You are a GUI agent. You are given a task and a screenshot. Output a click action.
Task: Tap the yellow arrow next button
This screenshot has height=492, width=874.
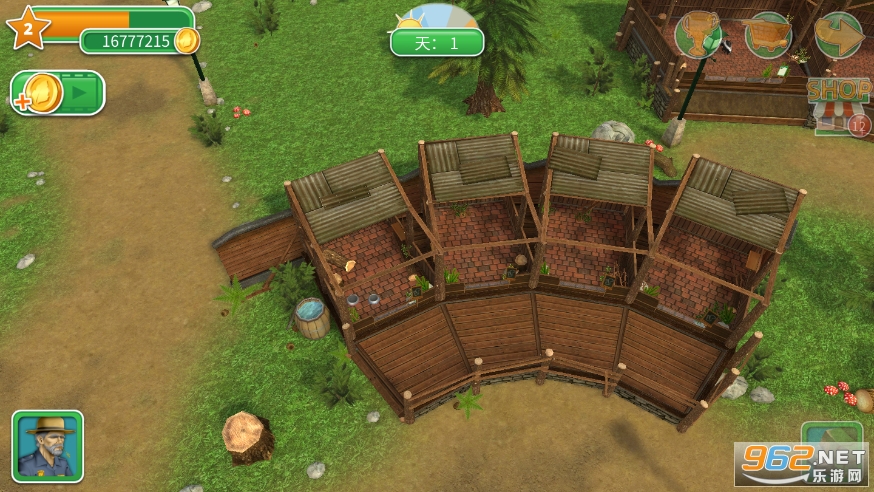tap(838, 36)
